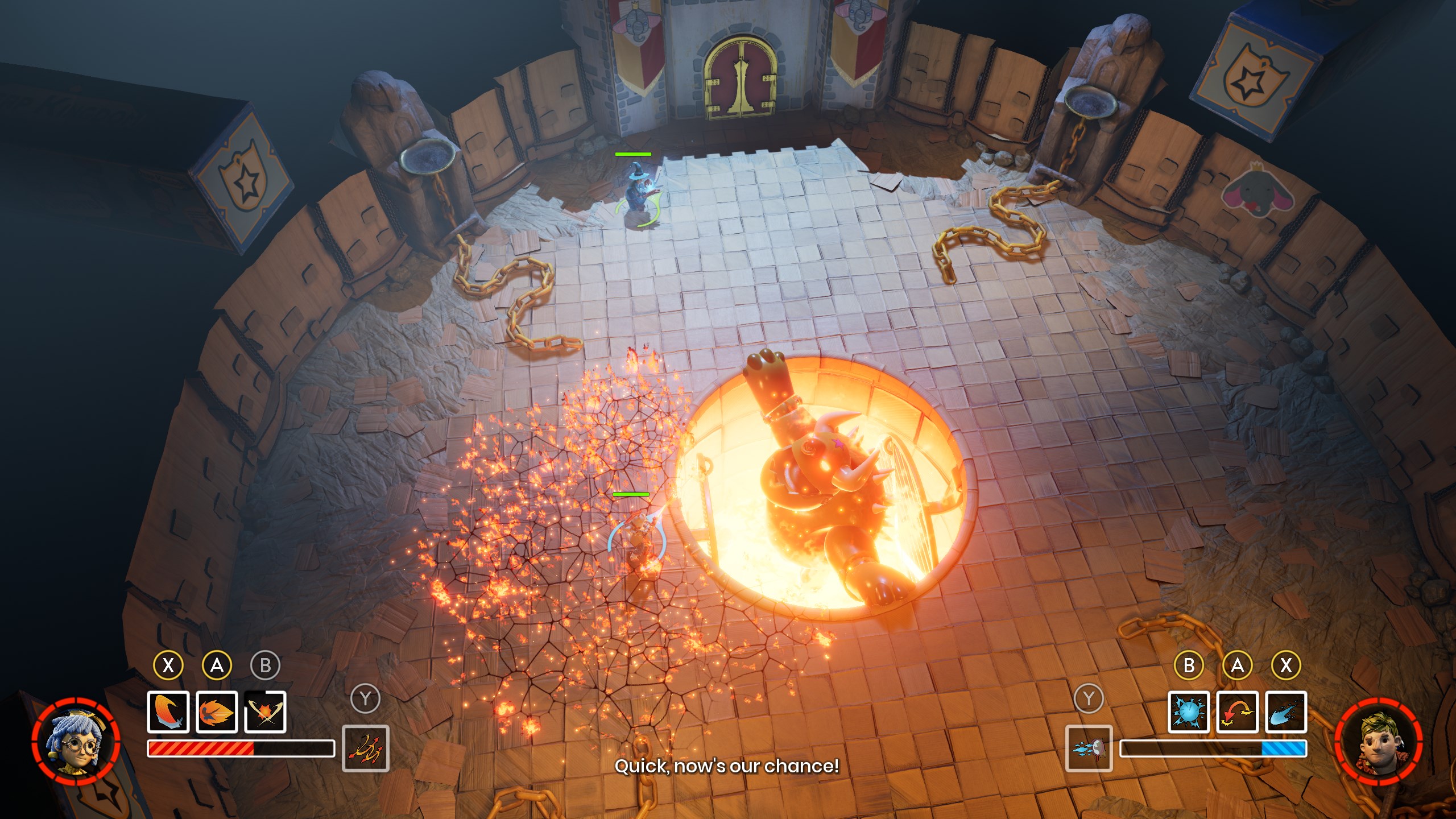Viewport: 1456px width, 819px height.
Task: Select the flaming multi-arrow special ability
Action: (366, 748)
